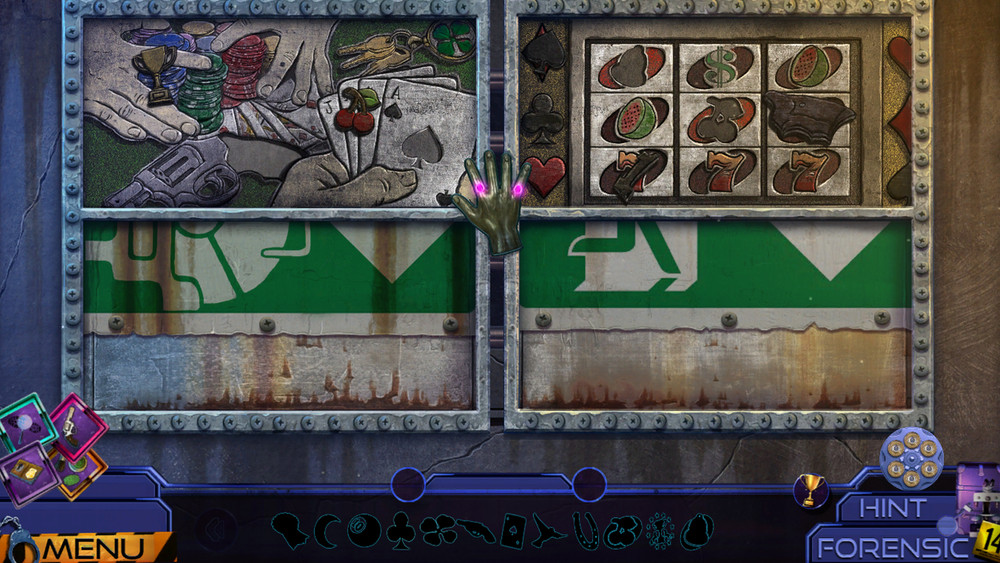Open the game MENU
The height and width of the screenshot is (563, 1000).
coord(96,548)
